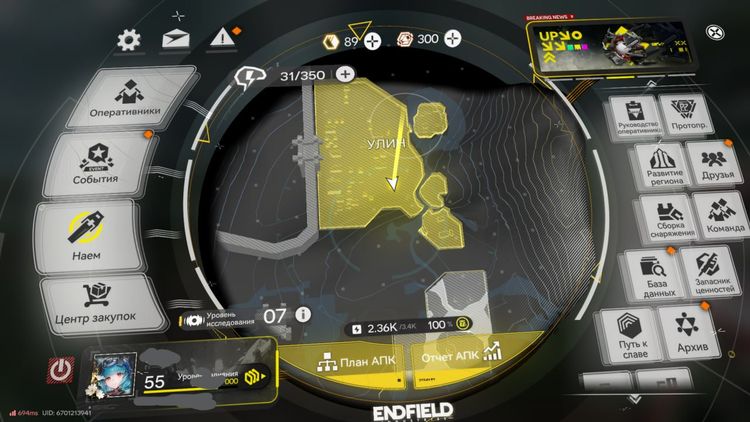The width and height of the screenshot is (750, 422).
Task: Show research level info icon
Action: point(303,314)
